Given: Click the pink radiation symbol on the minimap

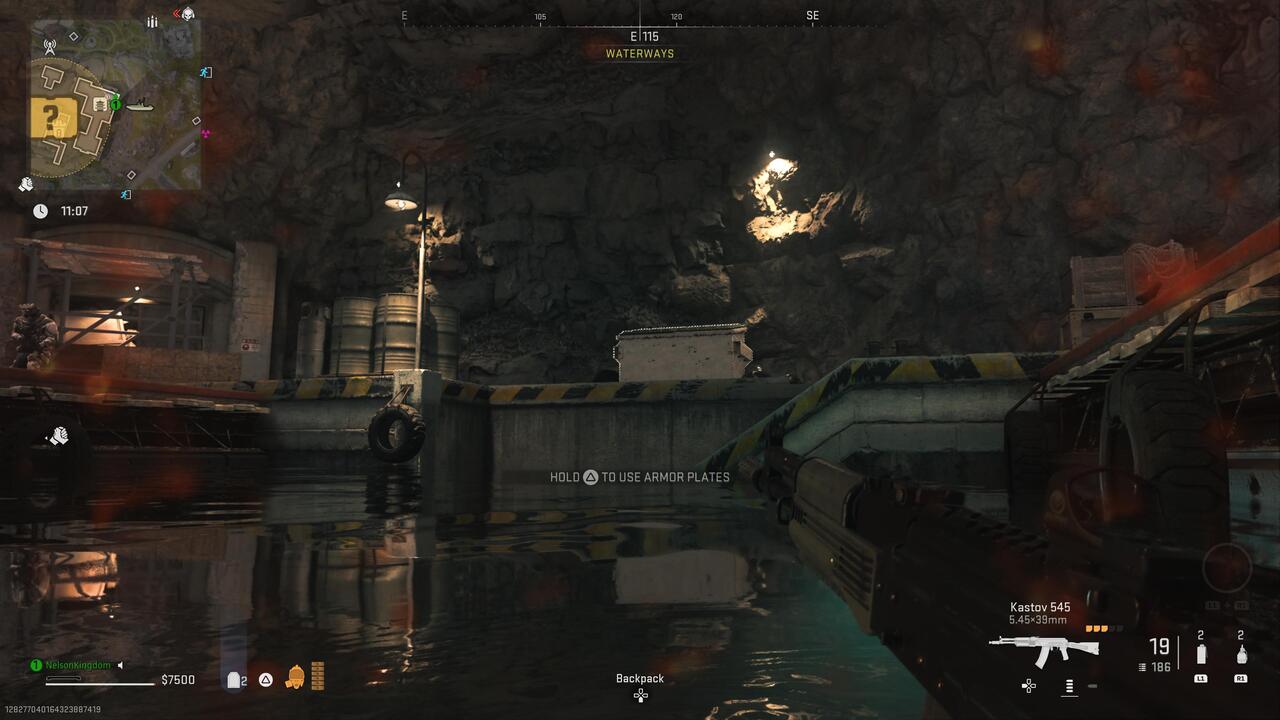Looking at the screenshot, I should (x=205, y=132).
